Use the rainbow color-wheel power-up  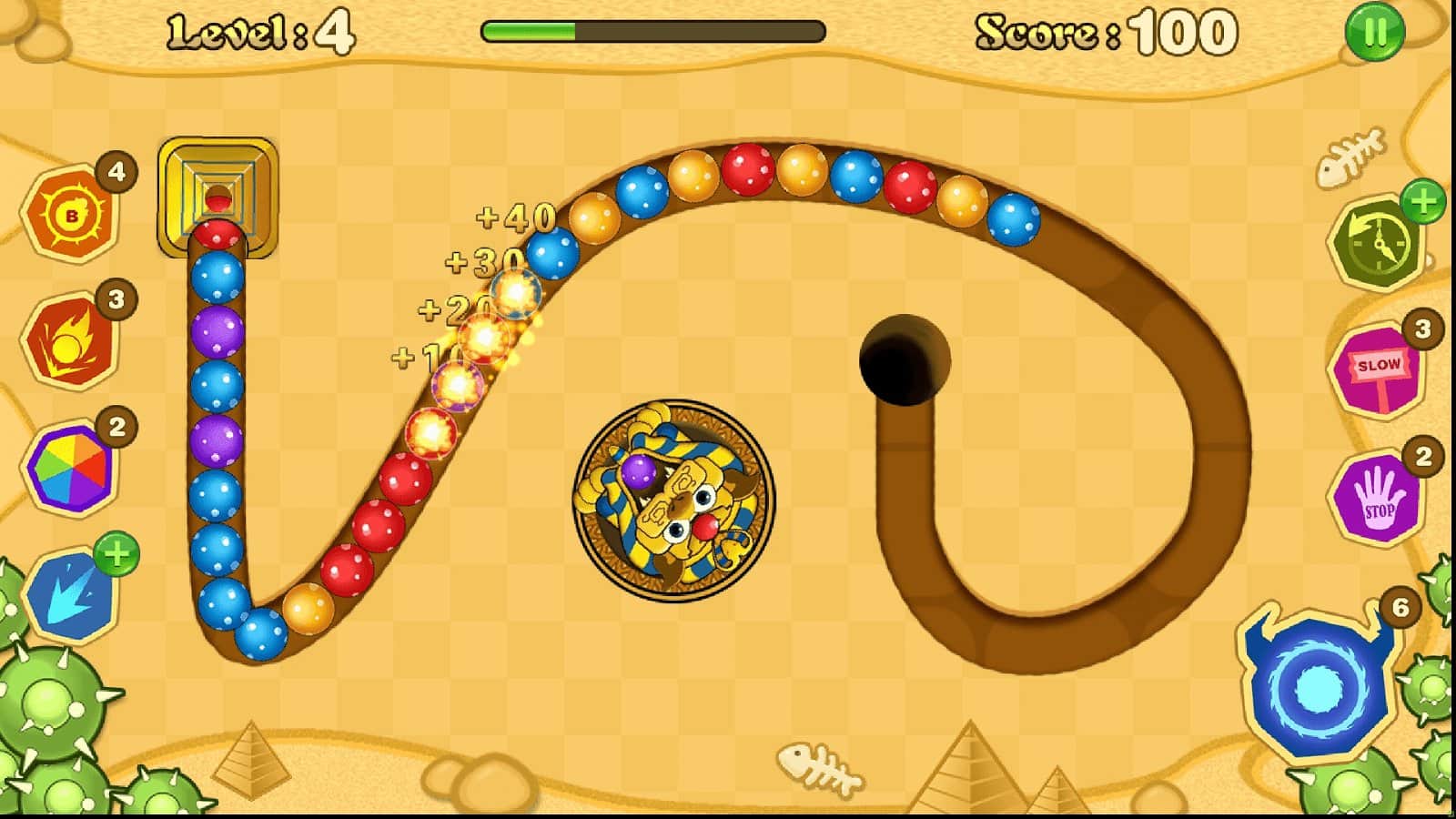coord(73,466)
